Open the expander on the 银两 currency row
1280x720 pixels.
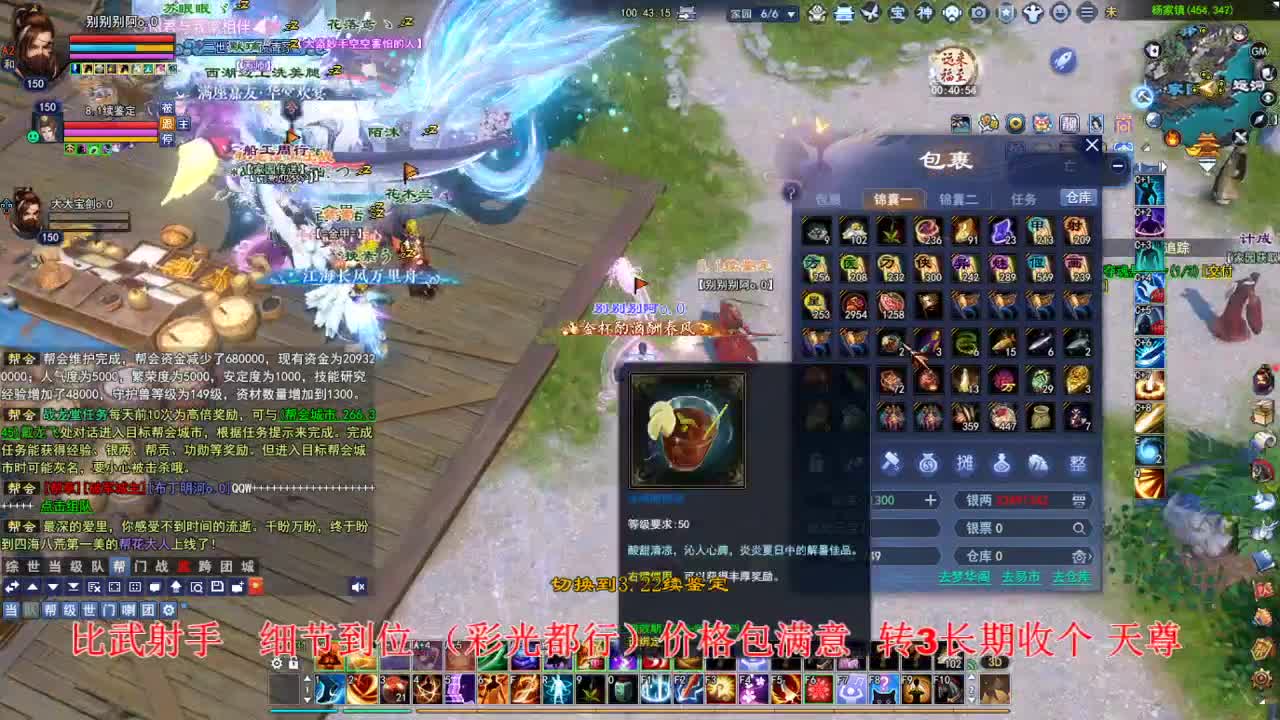tap(1078, 500)
